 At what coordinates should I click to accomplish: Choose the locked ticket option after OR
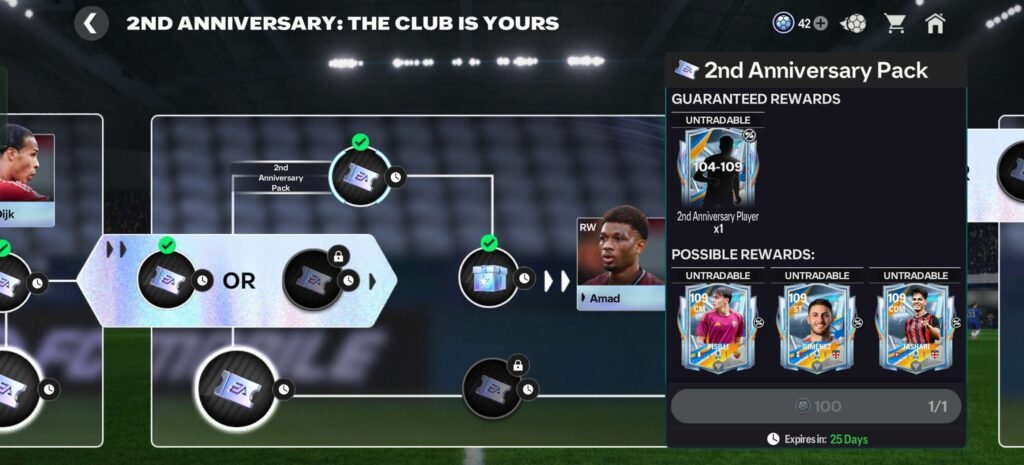pos(313,281)
